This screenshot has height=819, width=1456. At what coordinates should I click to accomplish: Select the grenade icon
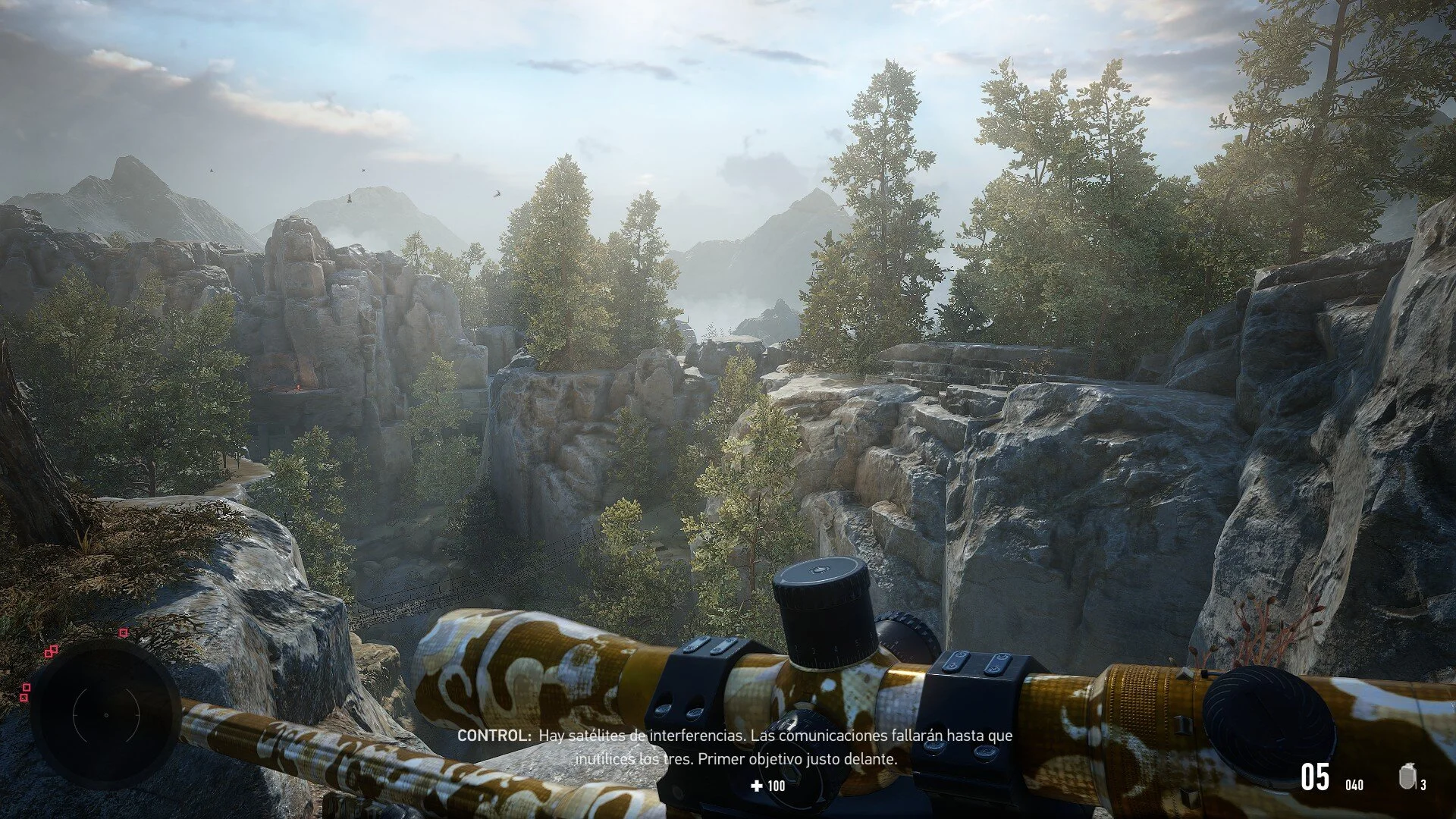click(1407, 777)
